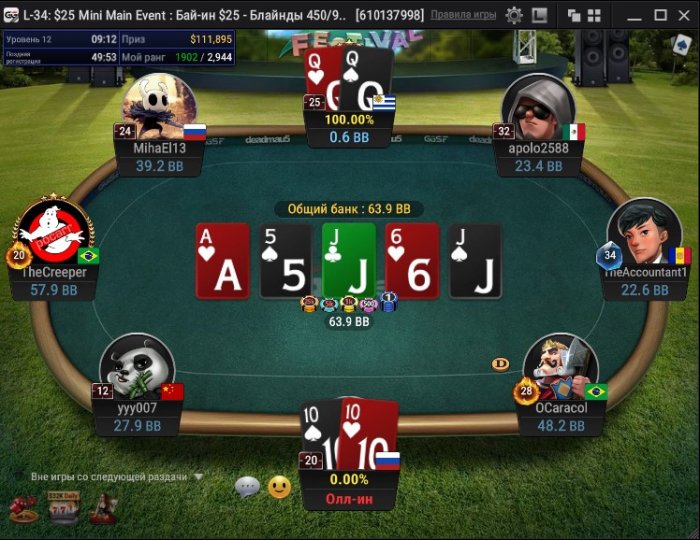Viewport: 700px width, 540px height.
Task: Launch the 777 daily slots game
Action: pos(62,509)
